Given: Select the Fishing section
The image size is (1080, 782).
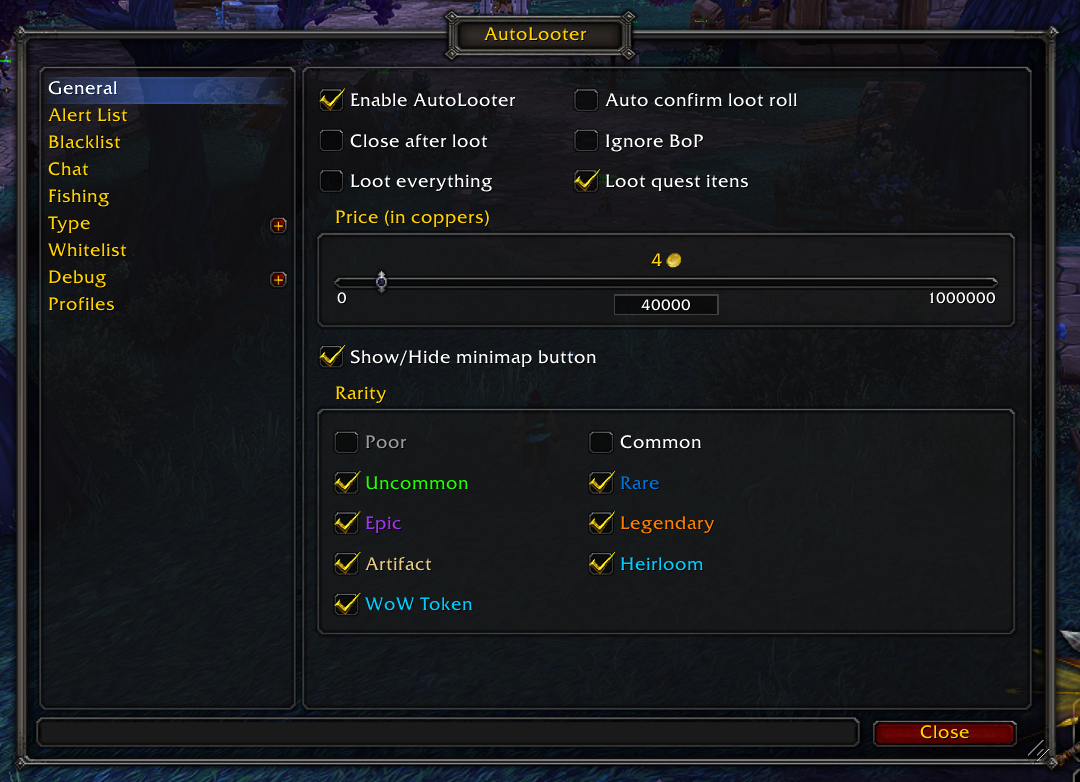Looking at the screenshot, I should pyautogui.click(x=78, y=196).
